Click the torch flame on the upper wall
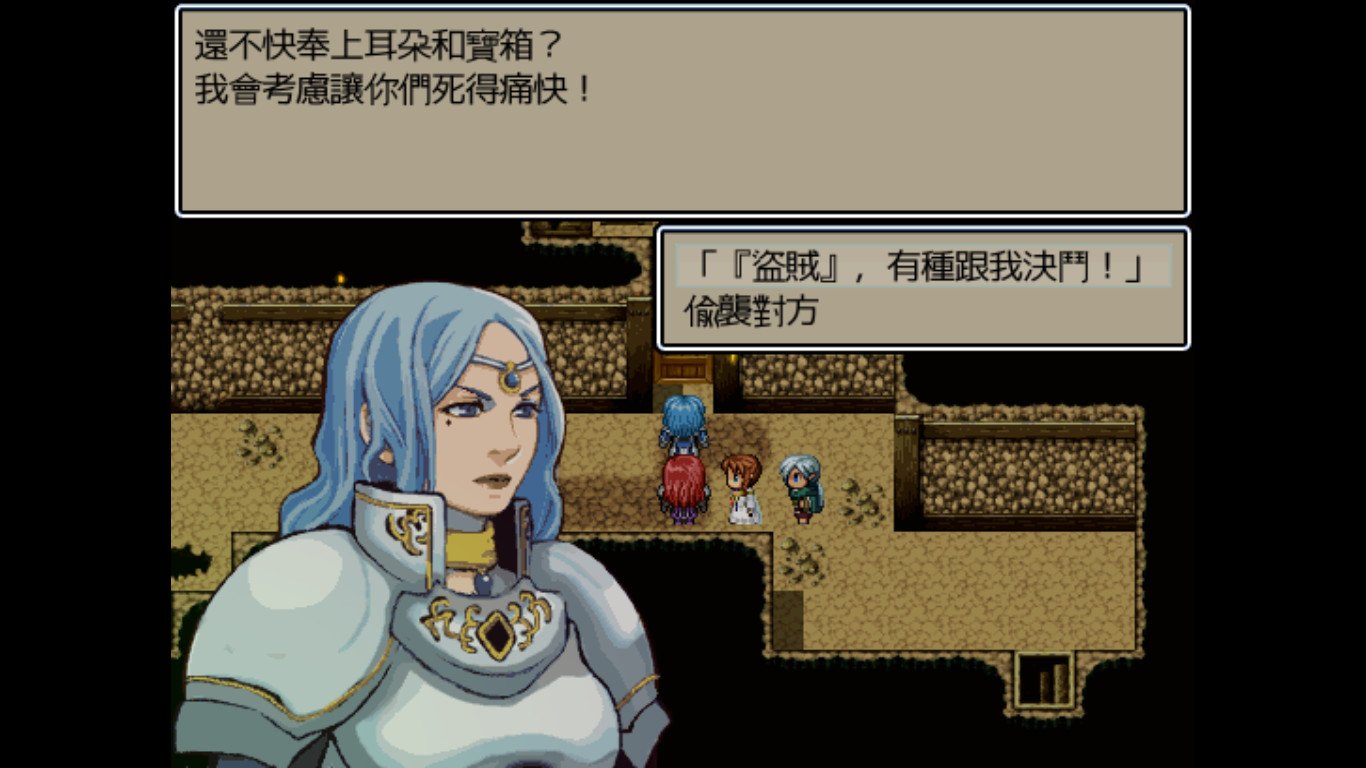Screen dimensions: 1366x768 click(341, 278)
